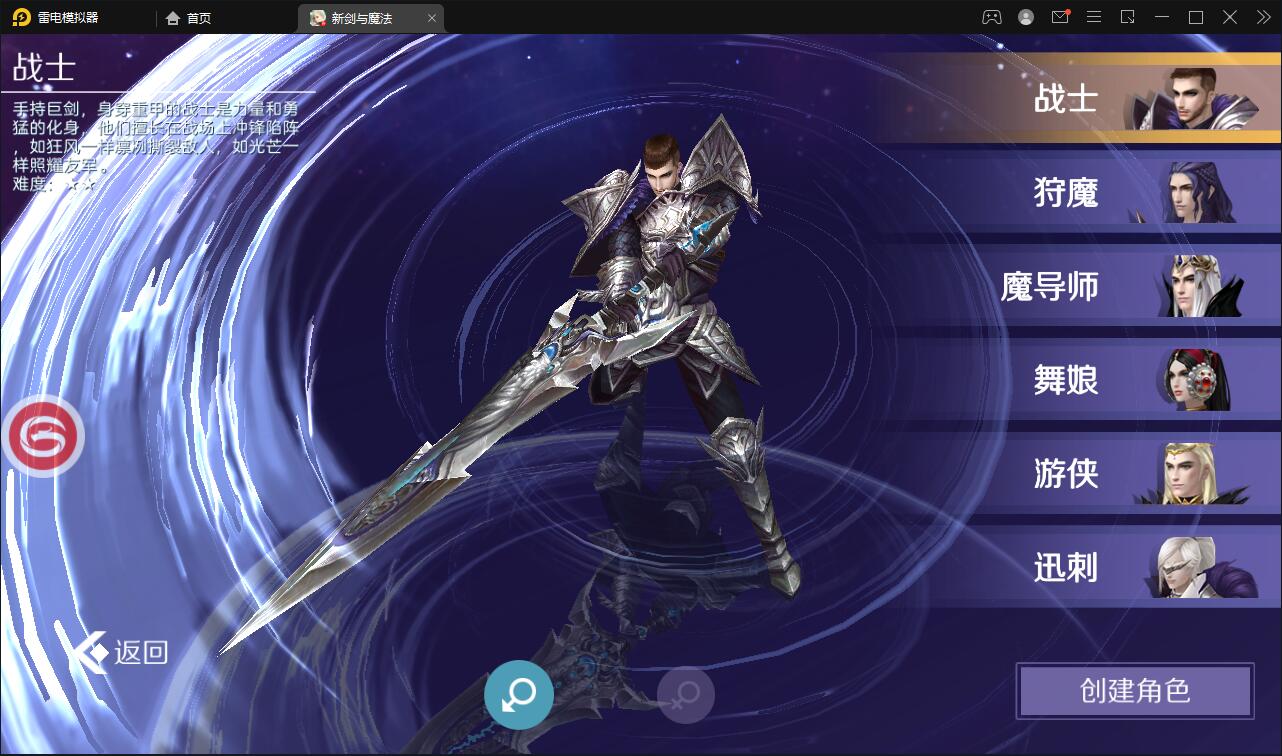Viewport: 1282px width, 756px height.
Task: Click the 返回 button
Action: (121, 651)
